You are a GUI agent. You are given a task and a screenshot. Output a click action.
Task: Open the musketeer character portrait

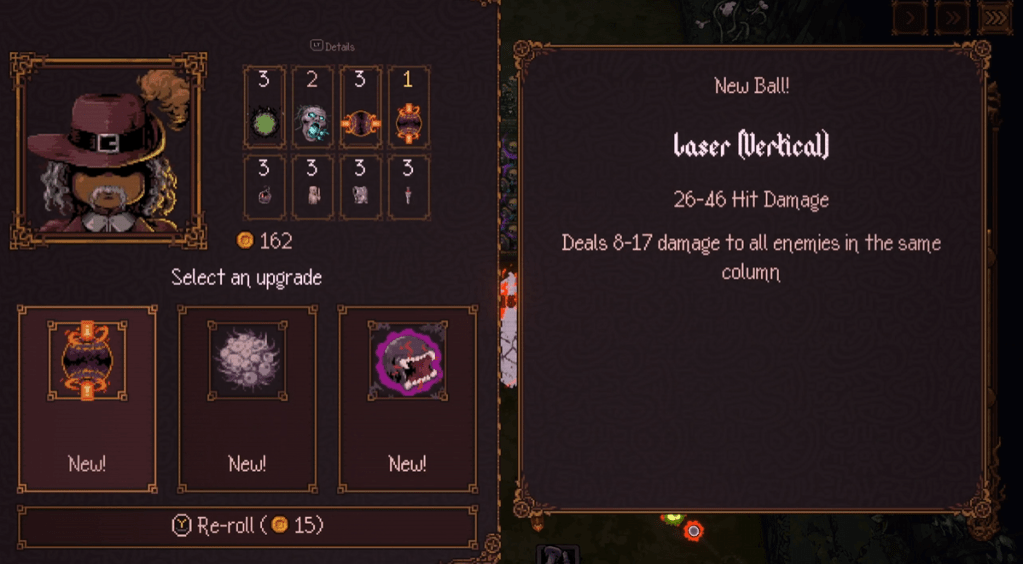[109, 151]
